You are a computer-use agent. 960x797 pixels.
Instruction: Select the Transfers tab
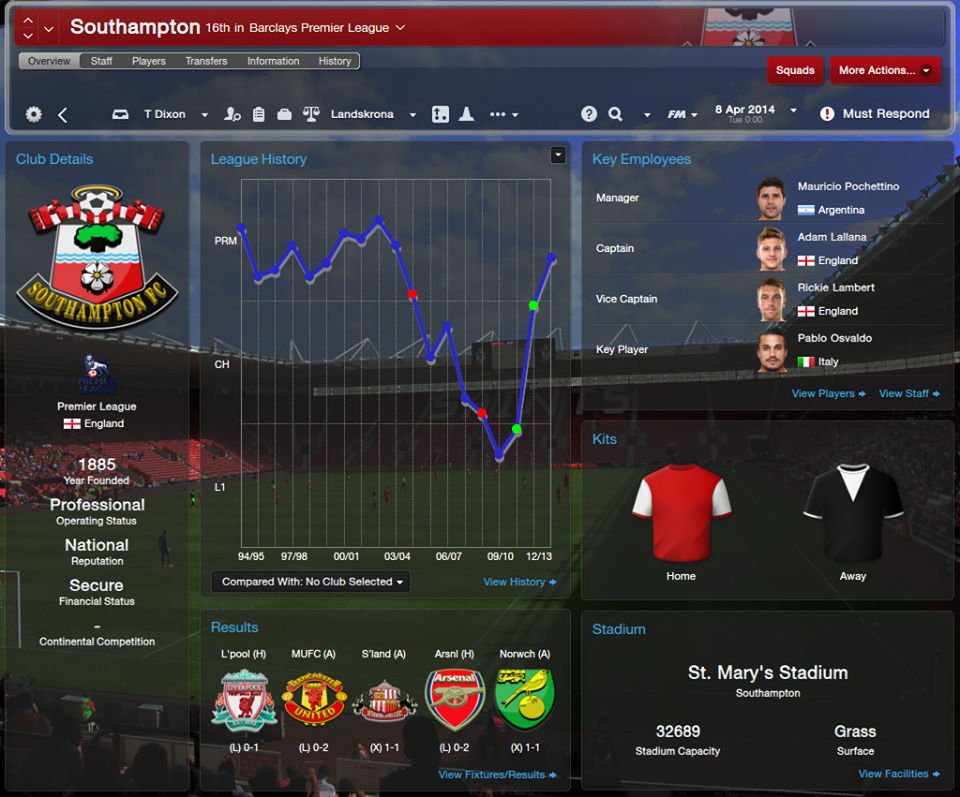pyautogui.click(x=206, y=61)
